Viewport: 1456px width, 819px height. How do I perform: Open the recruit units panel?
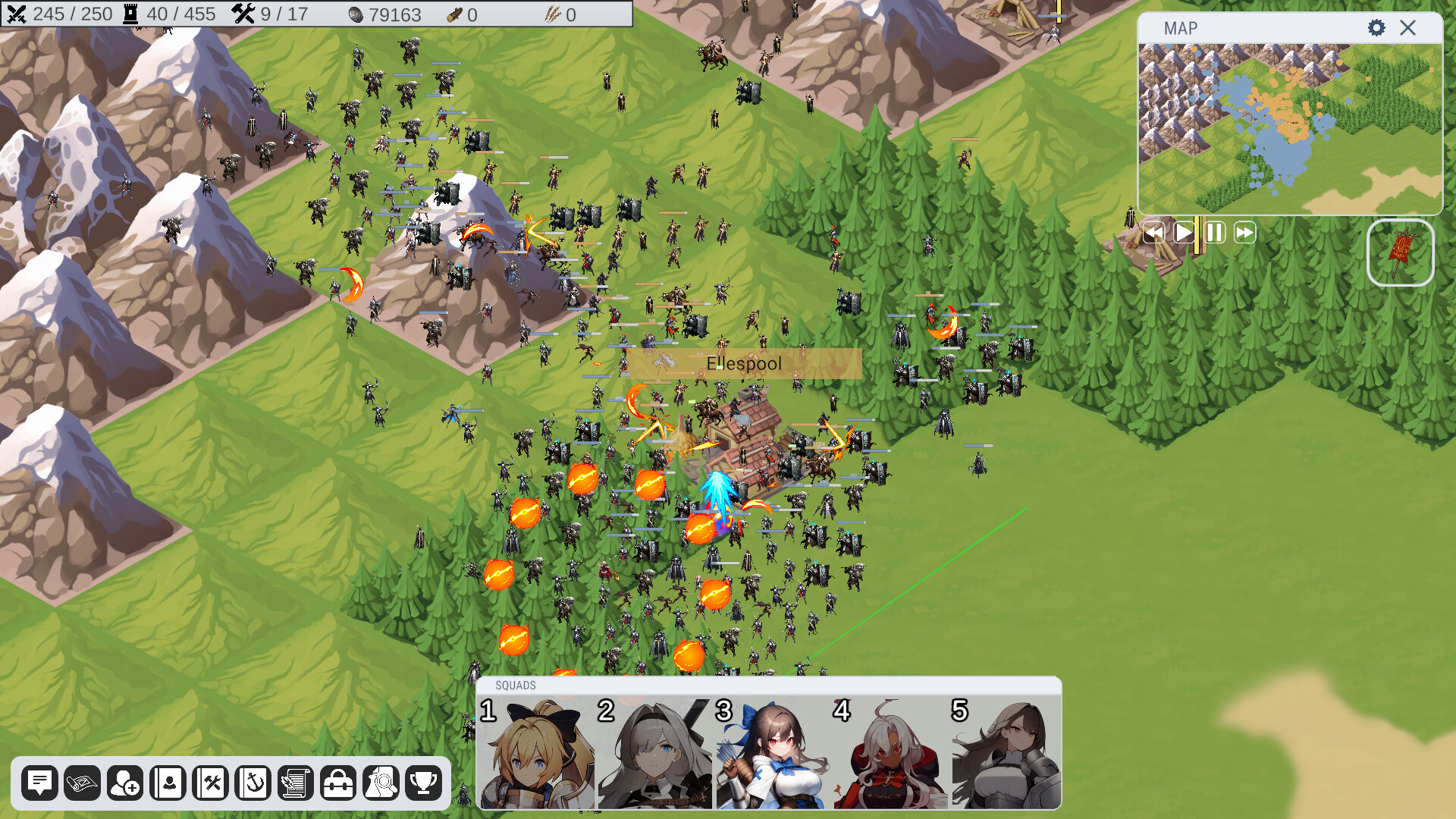[126, 783]
